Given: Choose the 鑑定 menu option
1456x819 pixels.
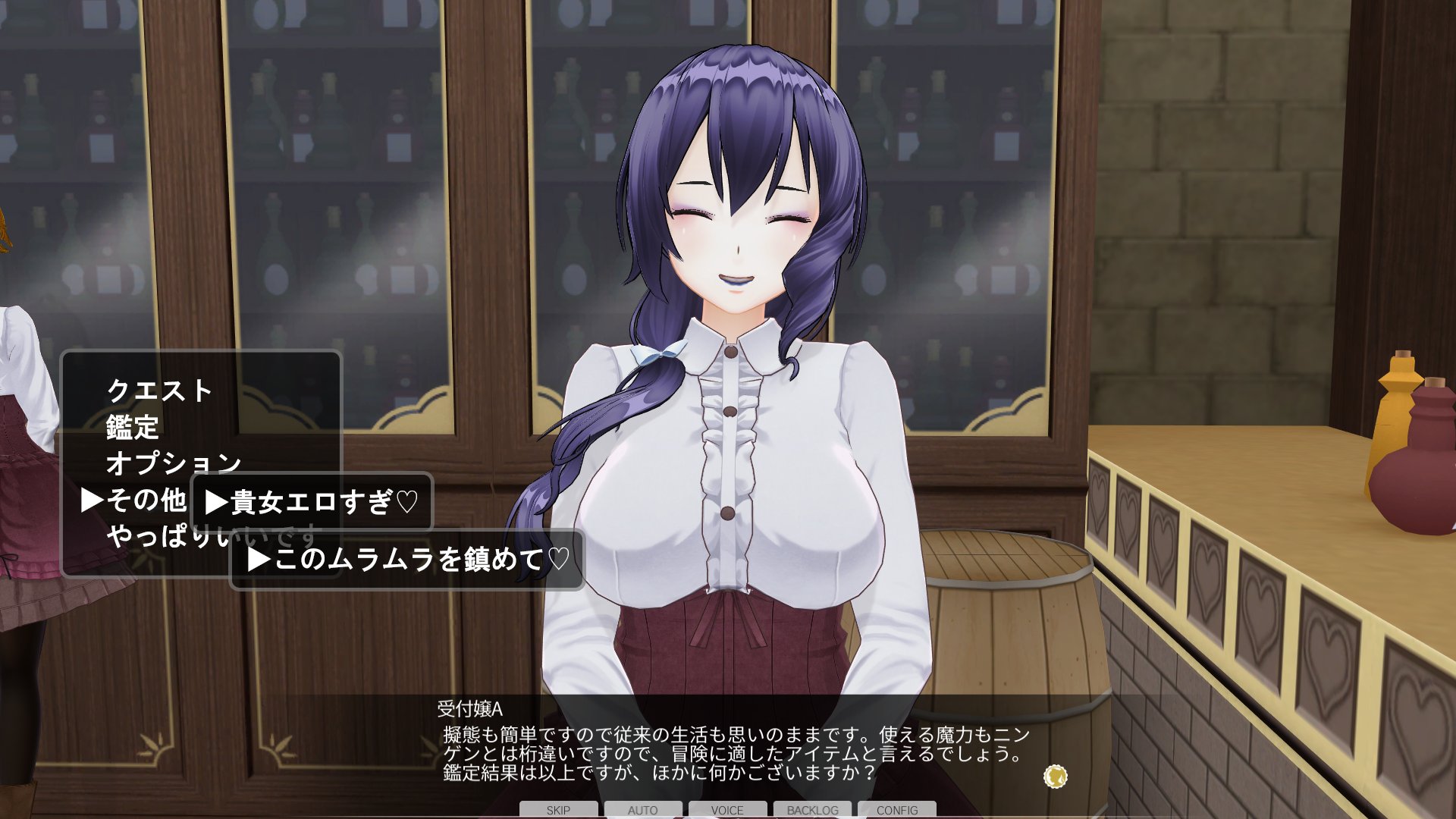Looking at the screenshot, I should click(x=133, y=428).
